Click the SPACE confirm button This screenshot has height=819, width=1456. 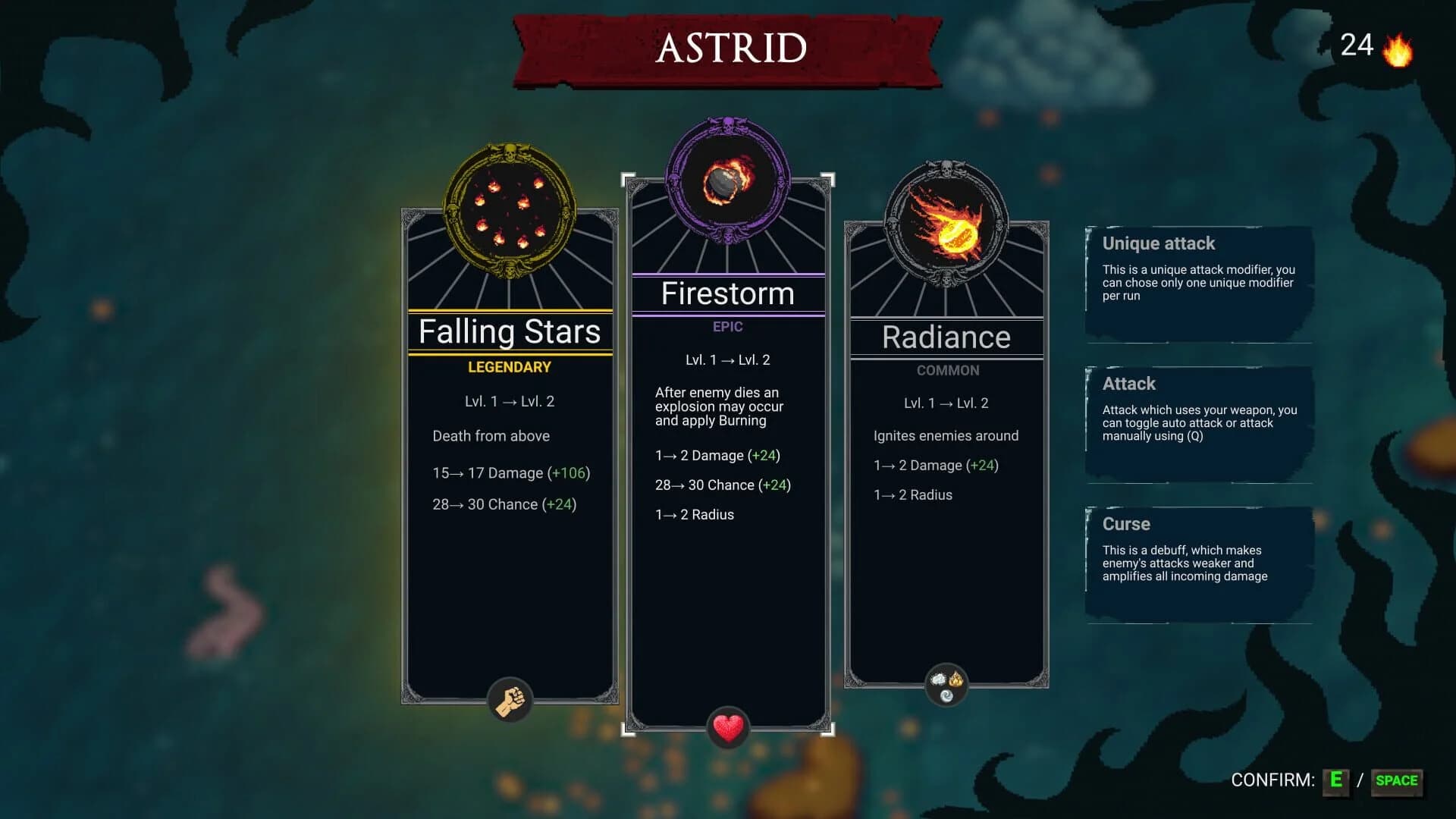(x=1398, y=780)
